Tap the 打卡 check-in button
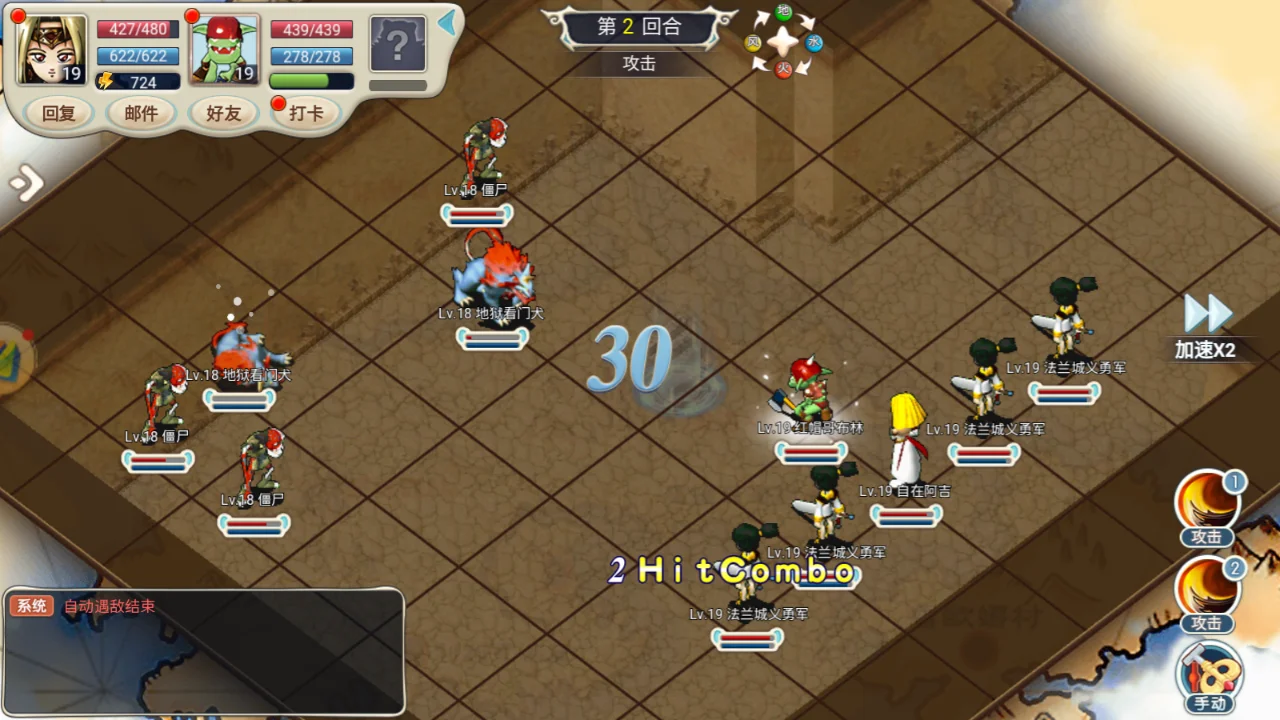Viewport: 1280px width, 720px height. click(x=306, y=113)
